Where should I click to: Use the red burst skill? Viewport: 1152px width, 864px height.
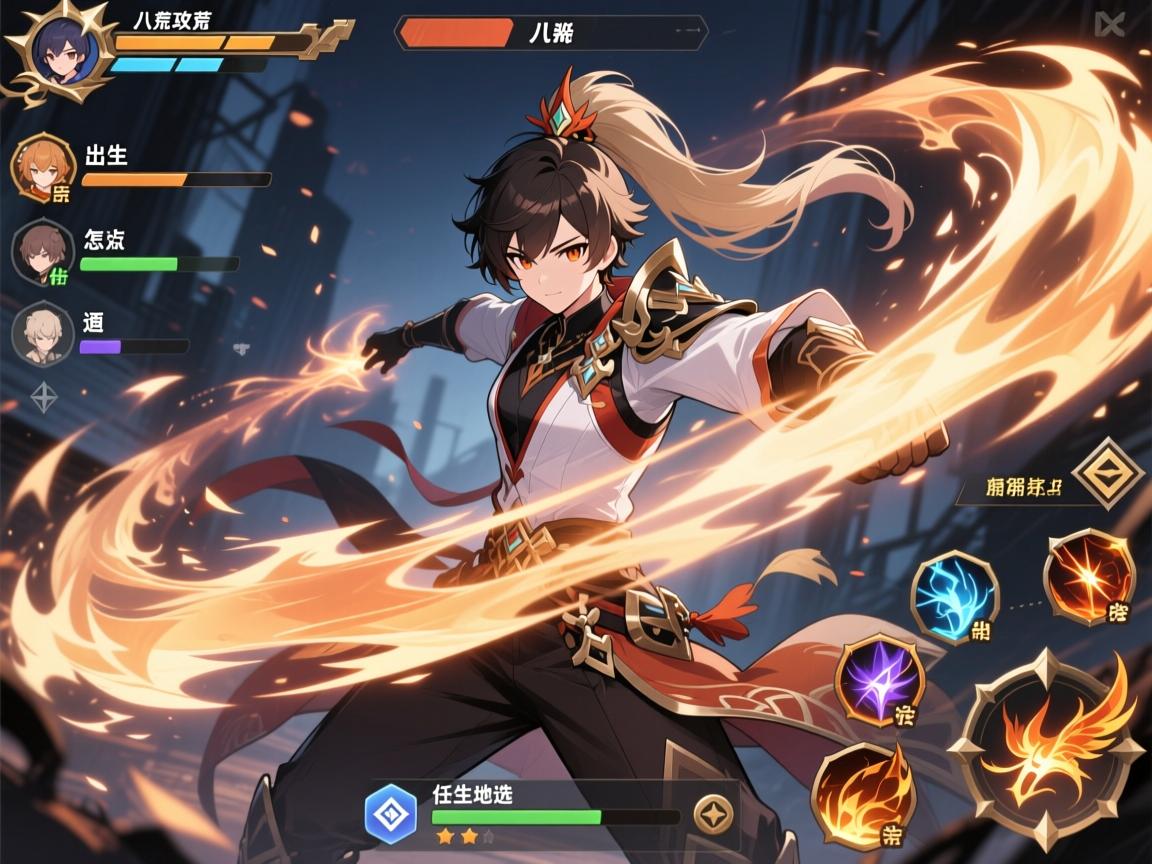click(x=1089, y=577)
